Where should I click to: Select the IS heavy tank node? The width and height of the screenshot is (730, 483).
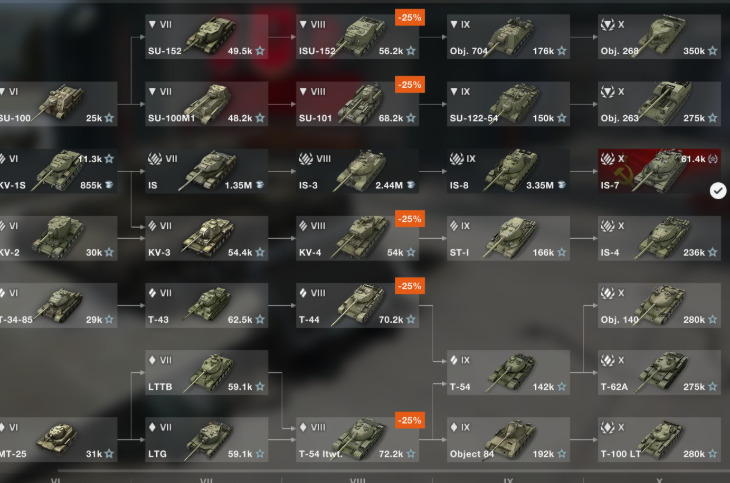pyautogui.click(x=207, y=171)
